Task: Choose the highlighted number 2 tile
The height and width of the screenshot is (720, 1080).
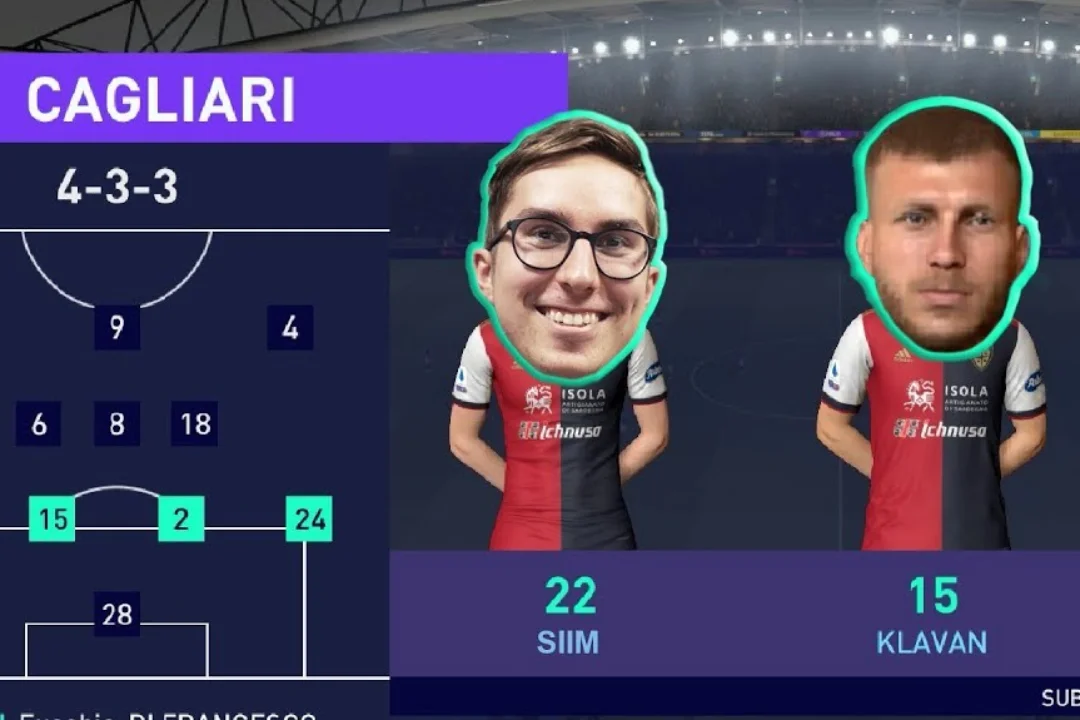Action: point(181,519)
